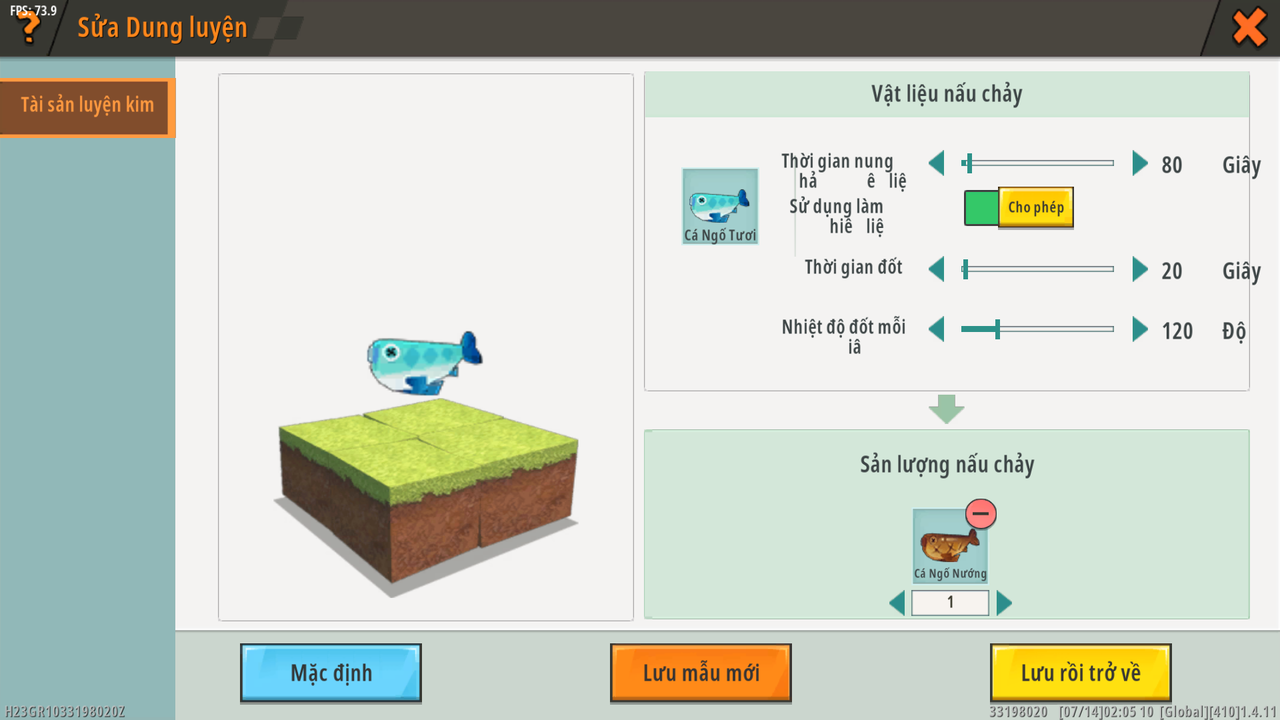The height and width of the screenshot is (720, 1280).
Task: Raise Nhiệt độ đốt temperature value
Action: [x=1139, y=329]
